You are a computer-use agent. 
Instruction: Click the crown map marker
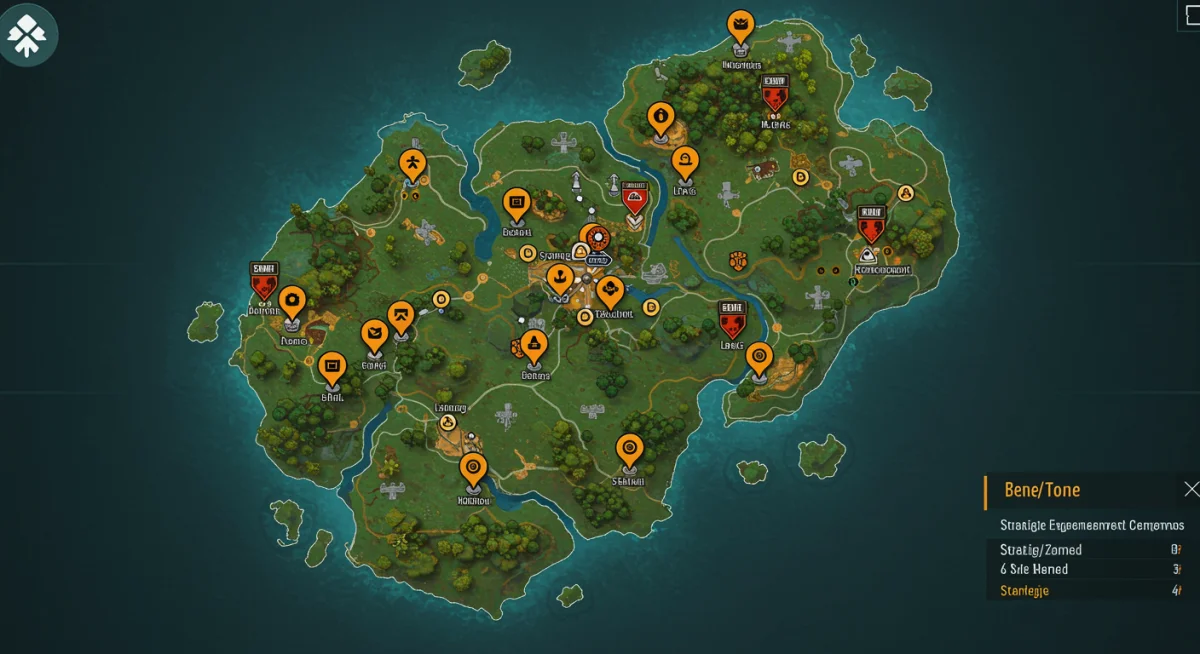740,23
